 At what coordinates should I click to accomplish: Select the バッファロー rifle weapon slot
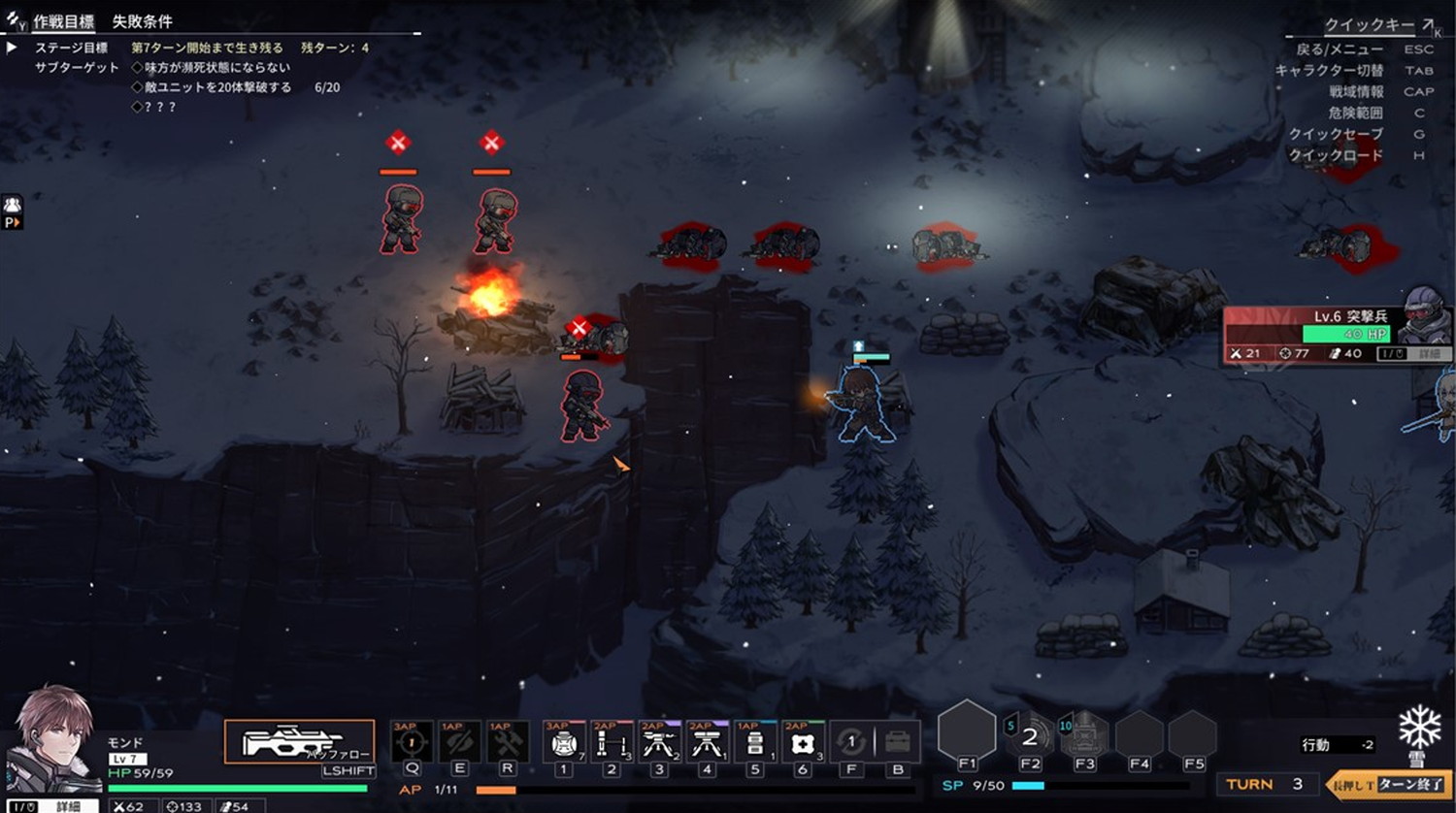click(x=299, y=742)
